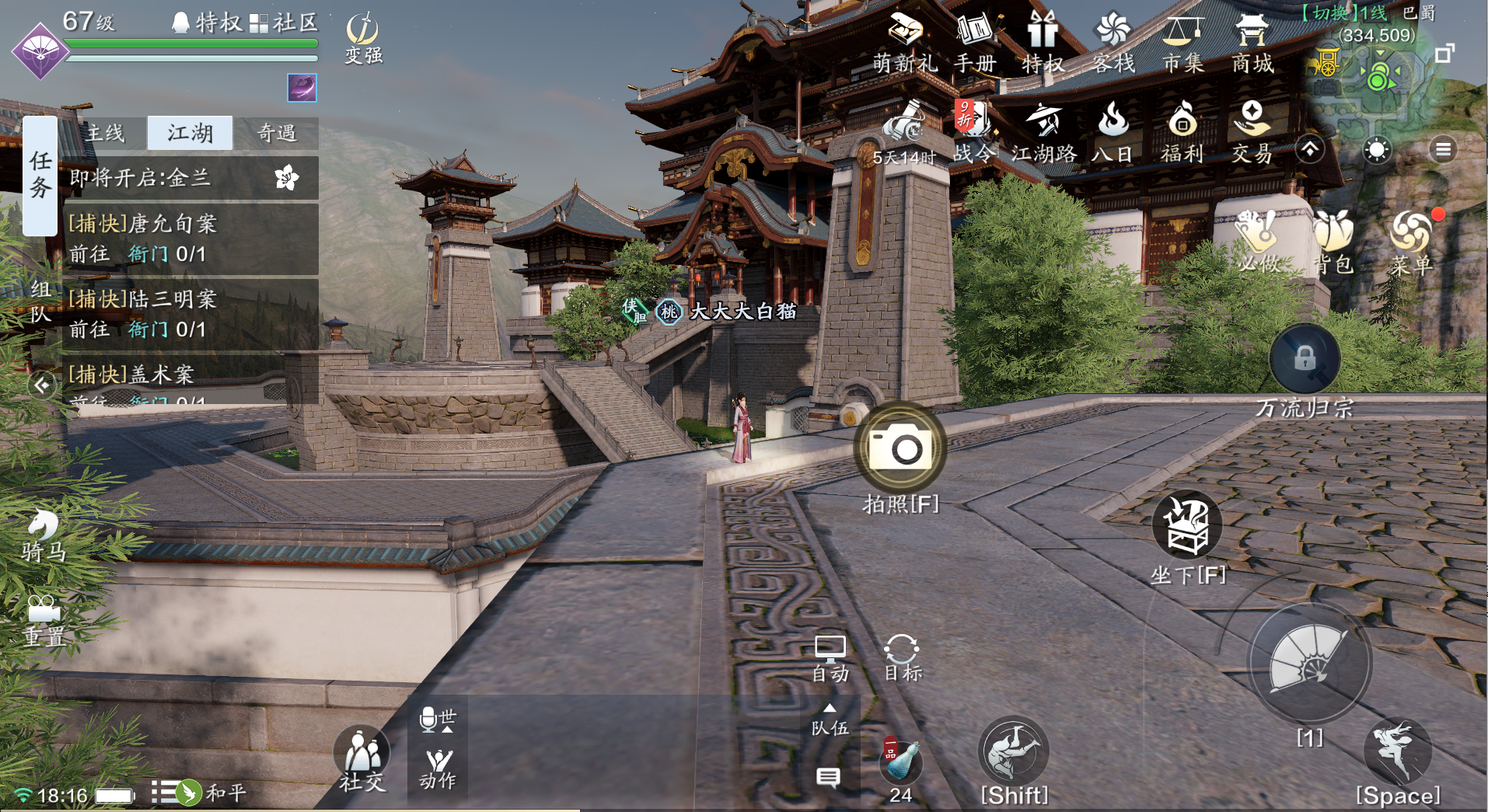Open the 社交 social panel
Screen dimensions: 1488x812
click(362, 759)
